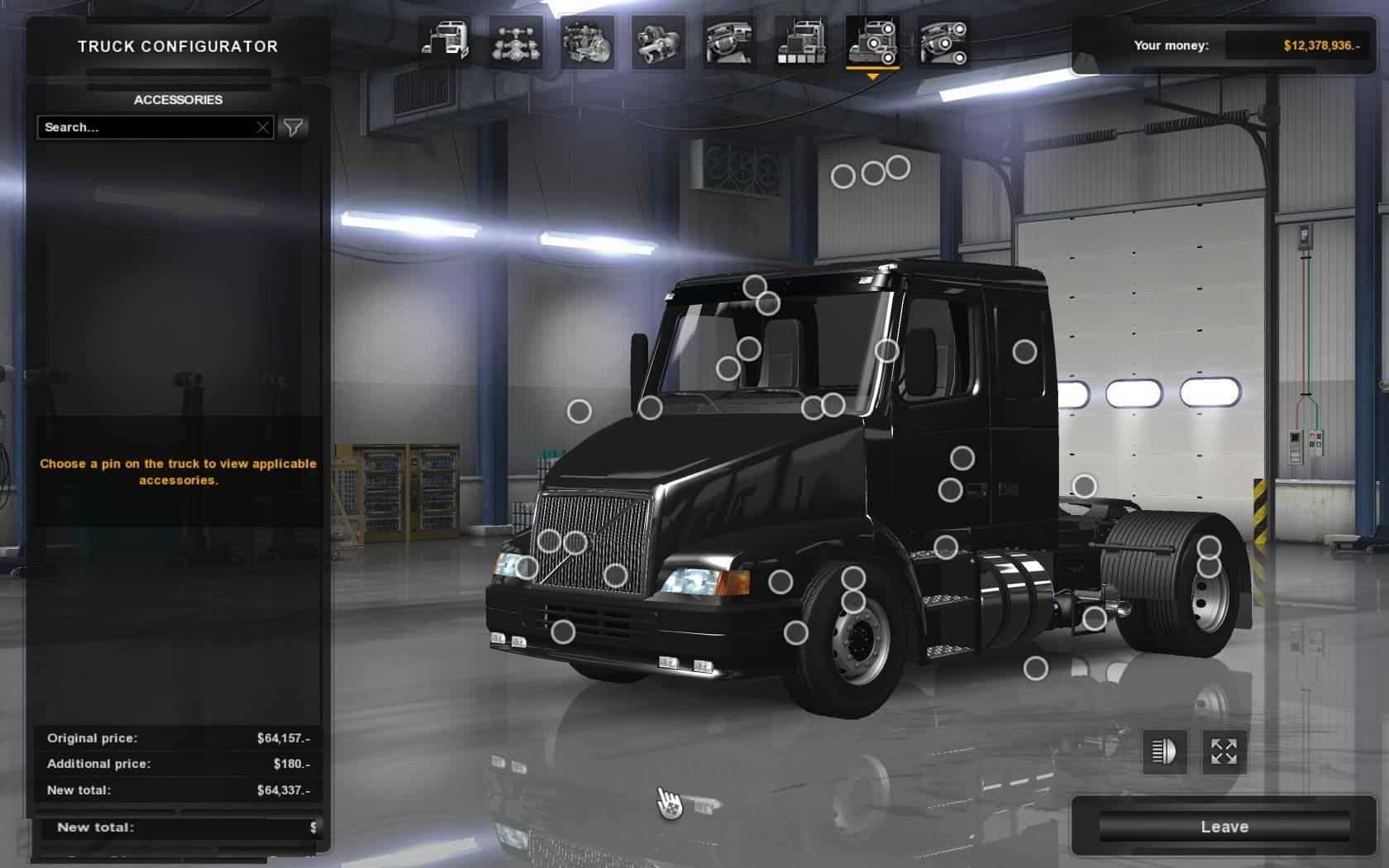Select the pin on the left headlight
Image resolution: width=1389 pixels, height=868 pixels.
(527, 567)
